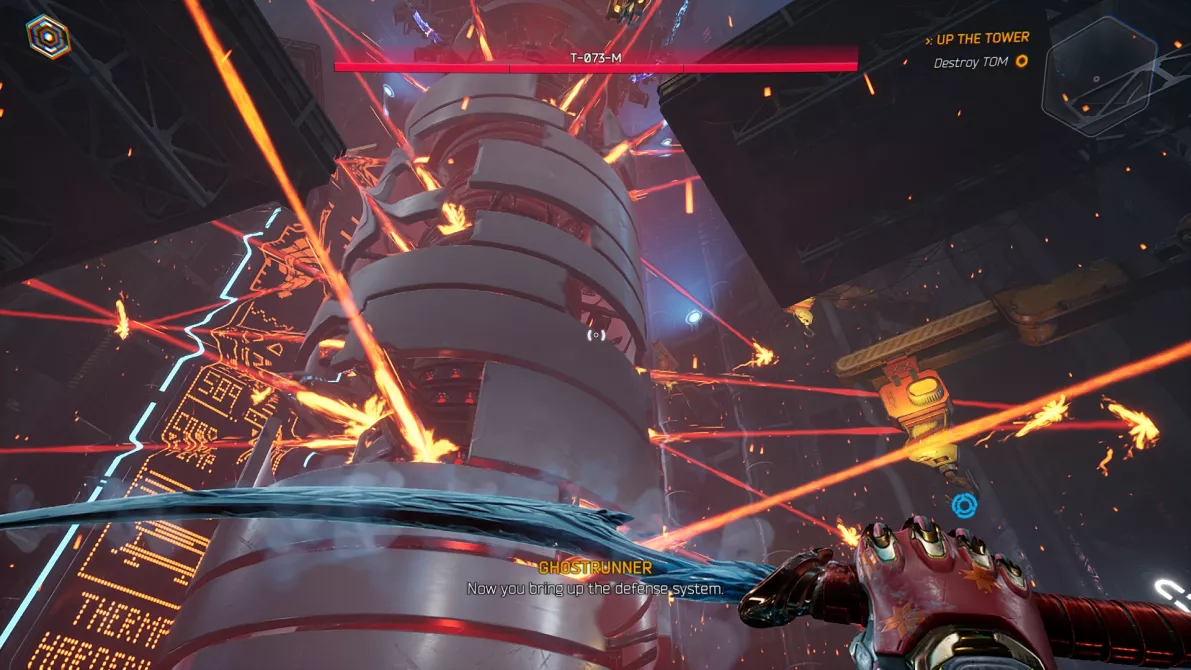Select the Up the Tower objective tracker
1191x670 pixels.
pyautogui.click(x=981, y=39)
